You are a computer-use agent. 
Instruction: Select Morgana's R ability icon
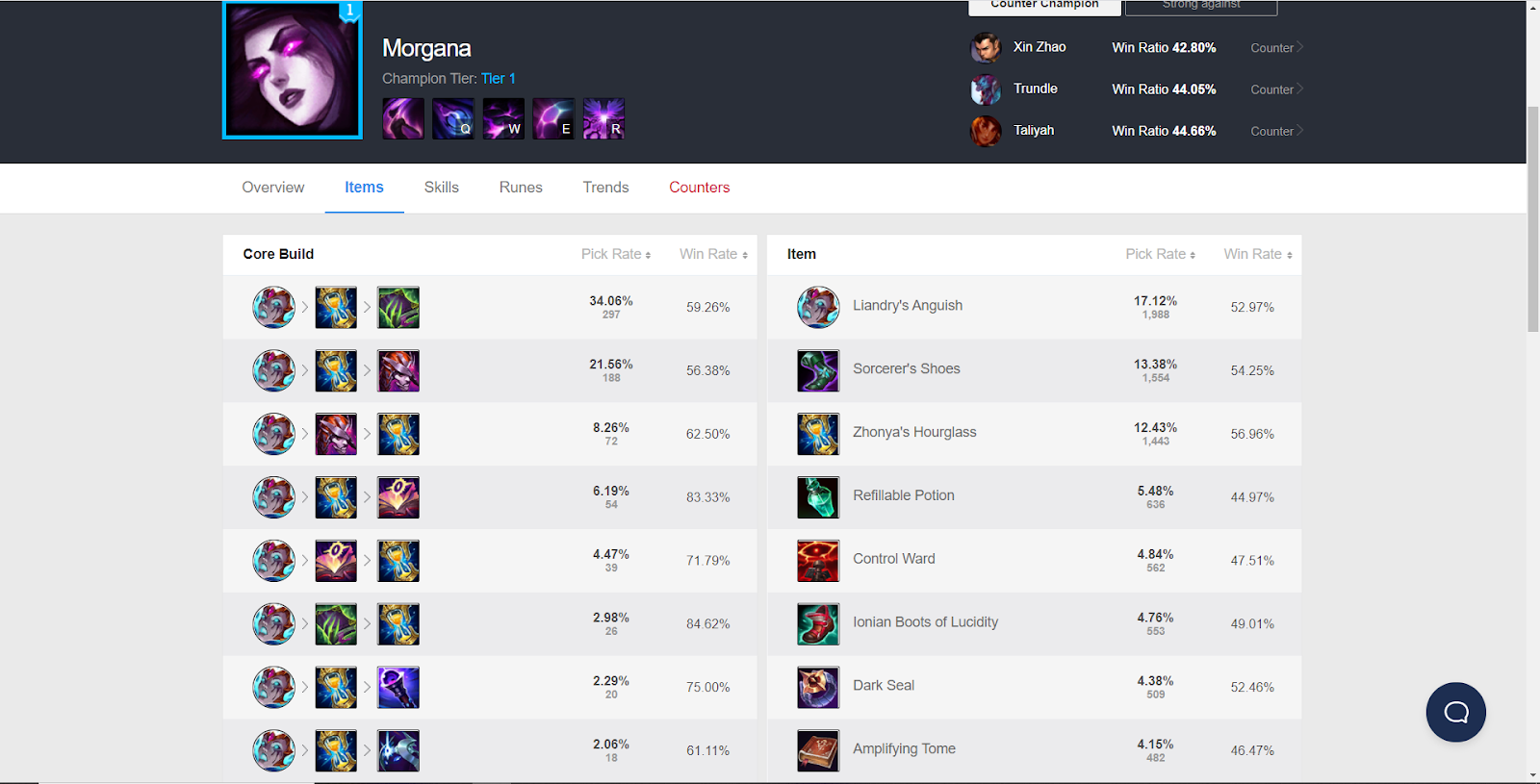pyautogui.click(x=603, y=117)
